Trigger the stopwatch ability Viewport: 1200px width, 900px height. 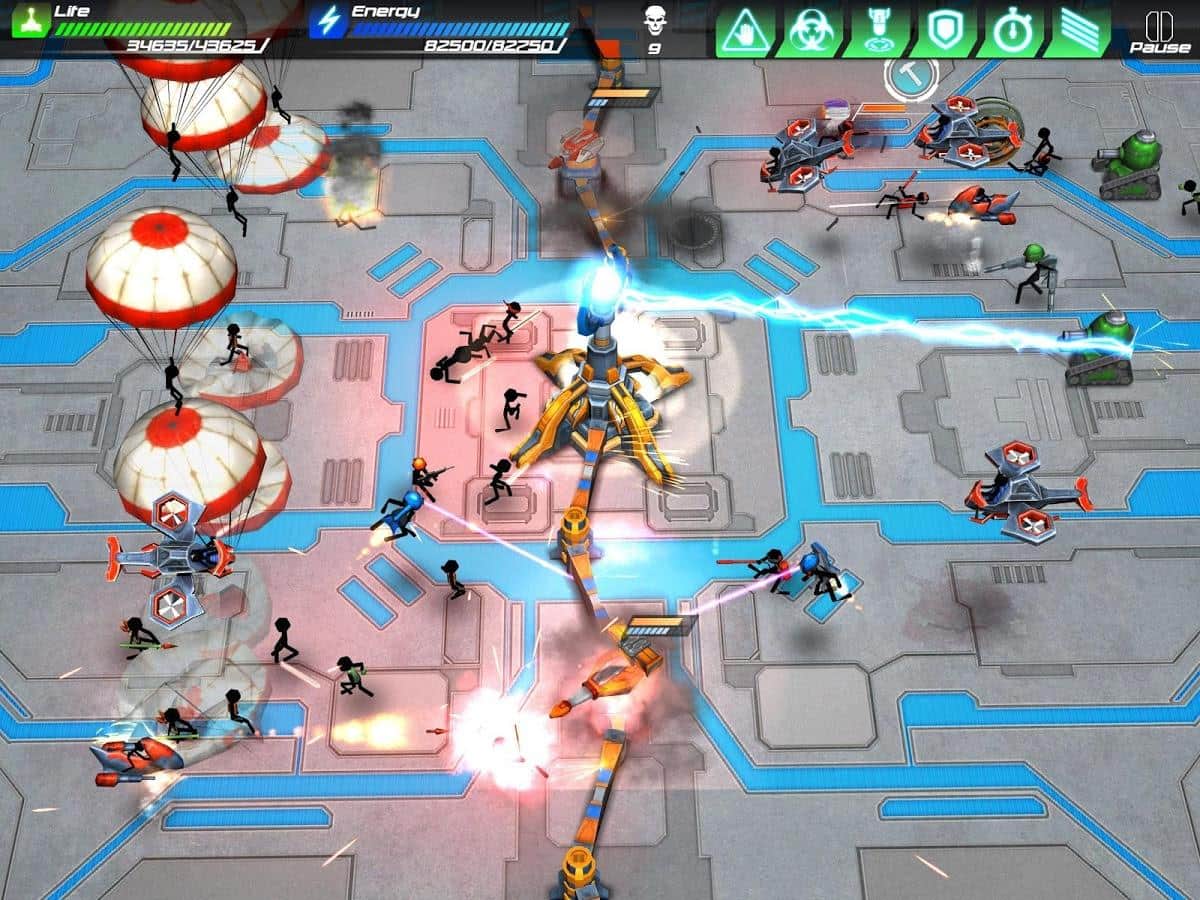(1010, 31)
